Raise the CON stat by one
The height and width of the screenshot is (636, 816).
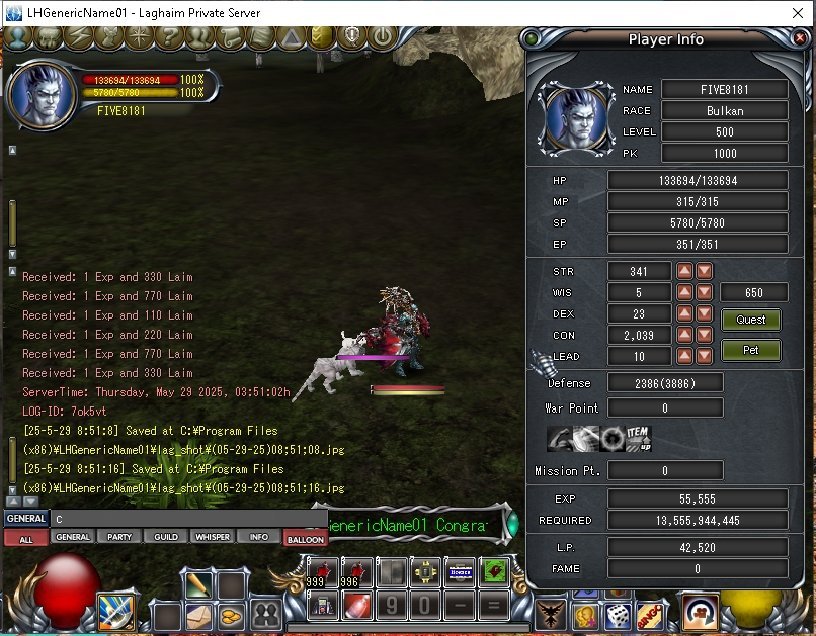[x=685, y=335]
